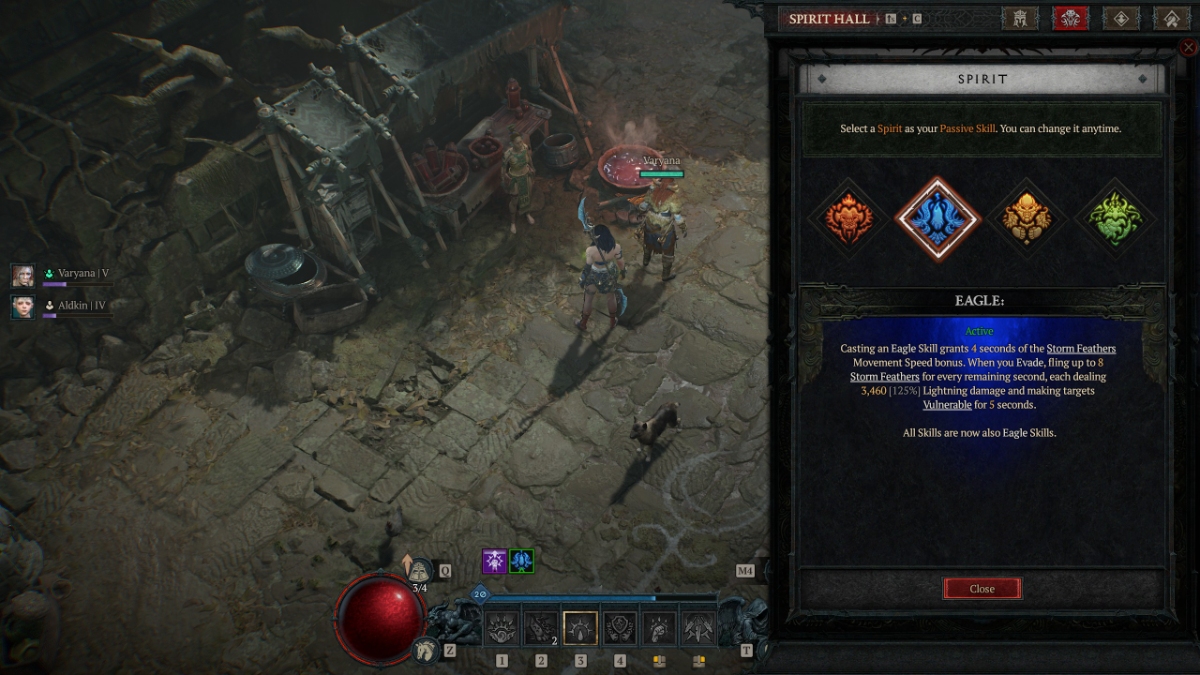The height and width of the screenshot is (675, 1200).
Task: Use the healing potion icon
Action: (x=419, y=571)
